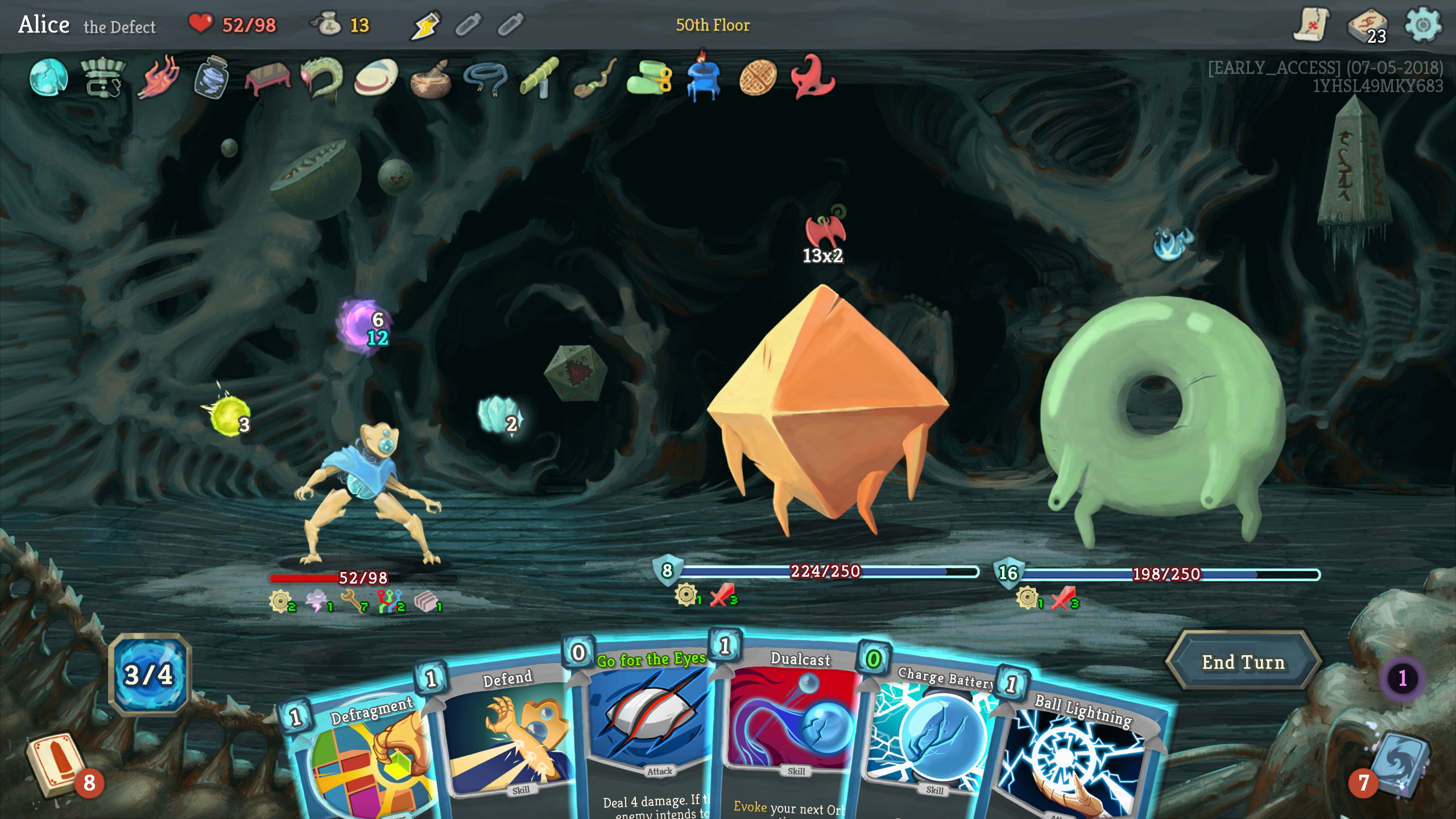Screen dimensions: 1456x819
Task: Inspect the waffle relic
Action: pyautogui.click(x=758, y=78)
